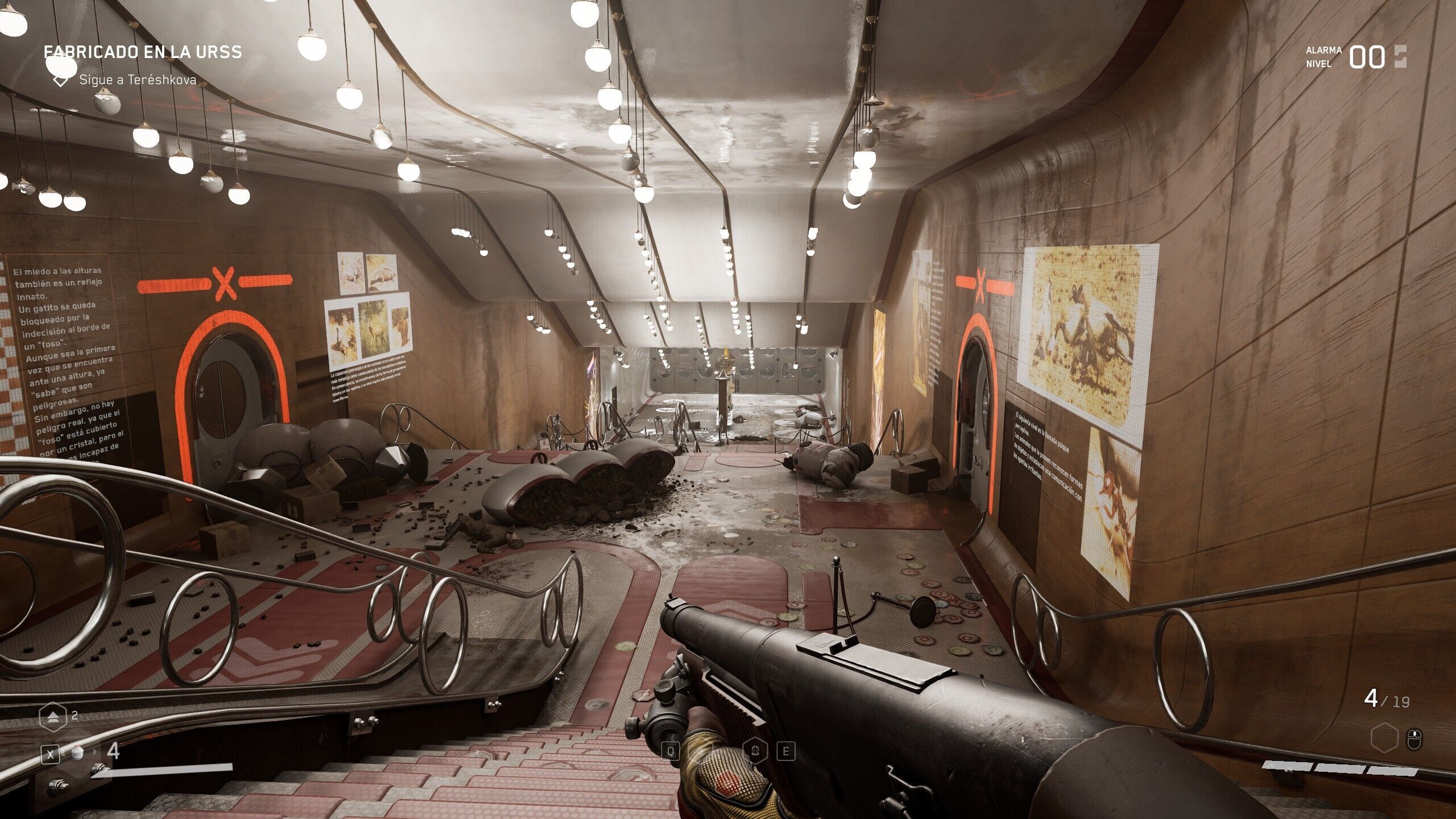The image size is (1456, 819).
Task: Click the alarm level indicator icon
Action: (1400, 57)
